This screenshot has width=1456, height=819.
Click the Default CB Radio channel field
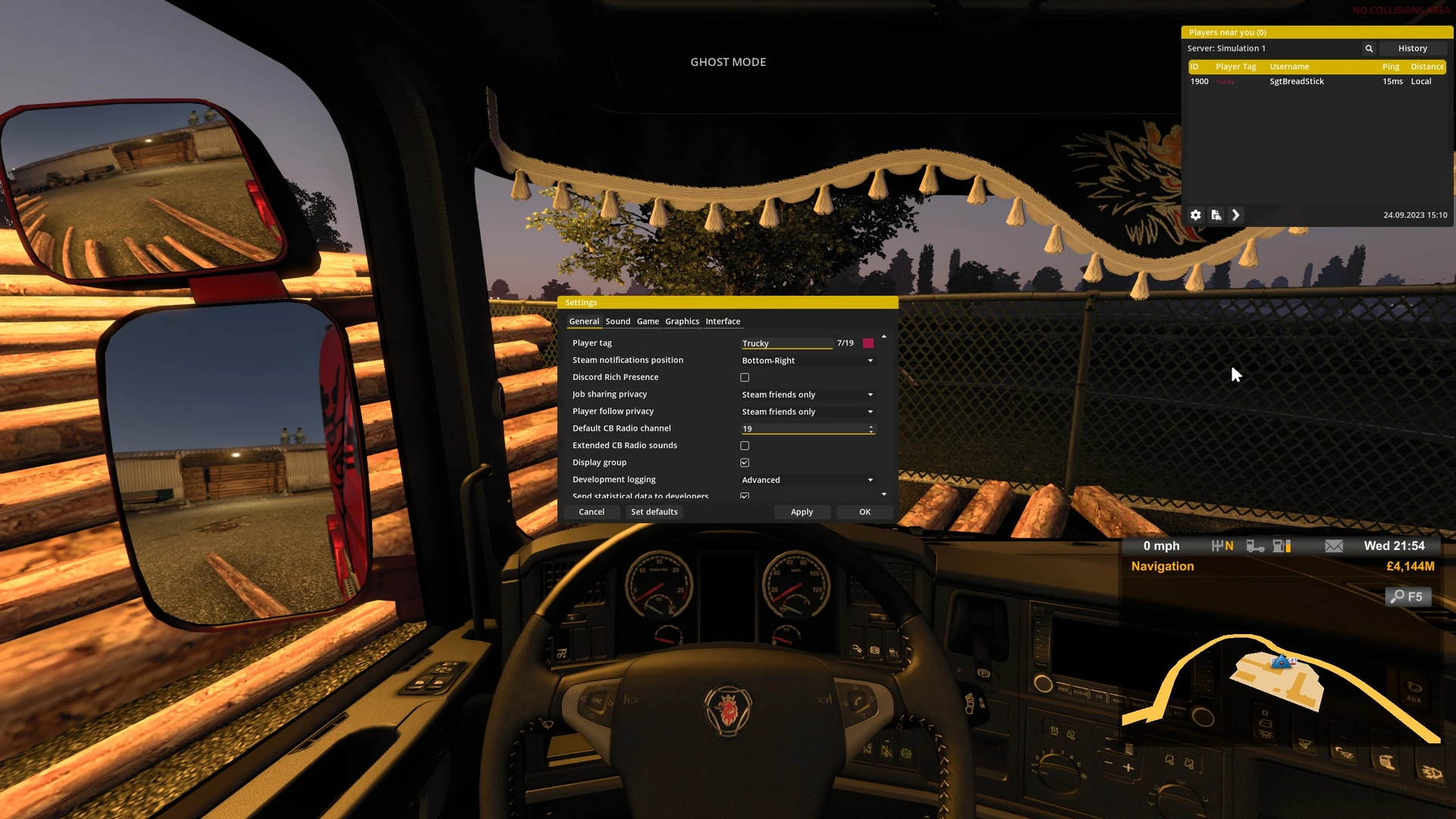[x=804, y=429]
